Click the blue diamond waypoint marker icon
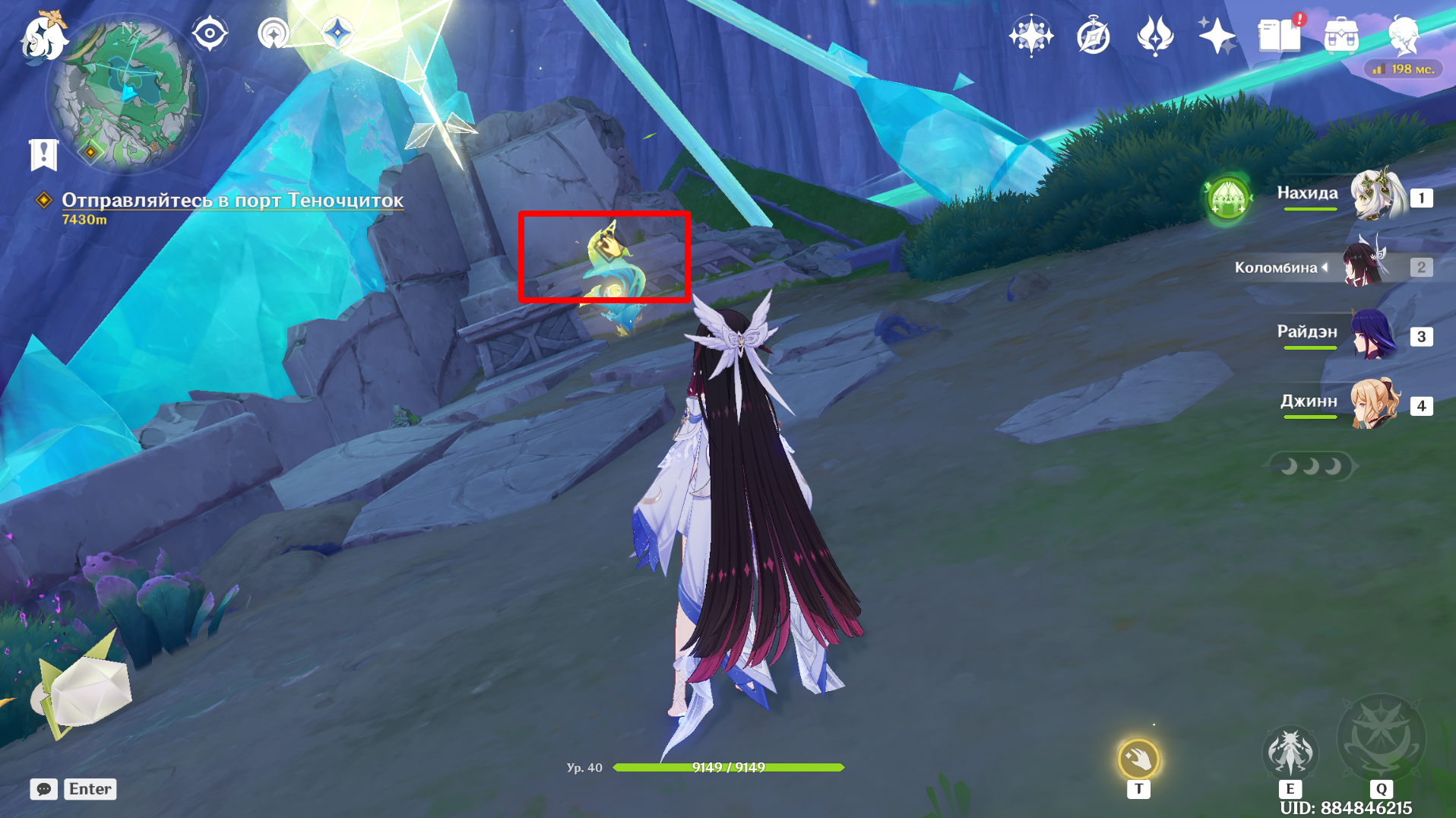Screen dimensions: 1456x818 (337, 33)
